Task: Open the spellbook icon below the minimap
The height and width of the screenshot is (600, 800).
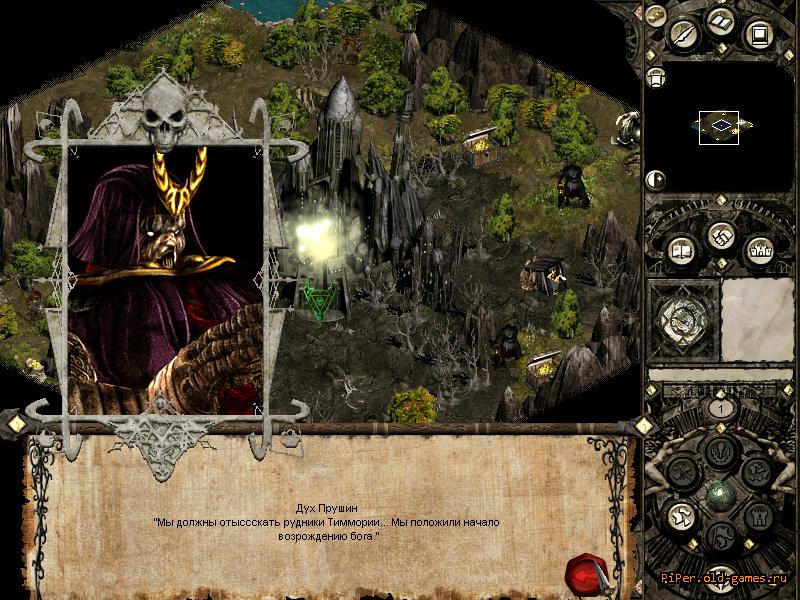Action: coord(681,250)
